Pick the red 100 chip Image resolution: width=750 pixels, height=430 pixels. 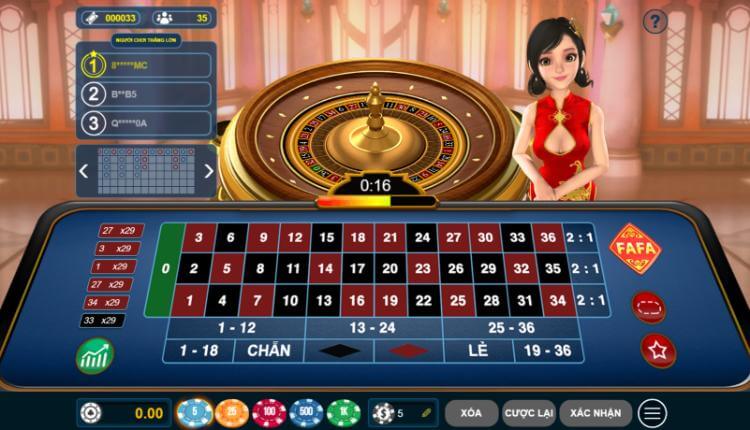point(269,412)
